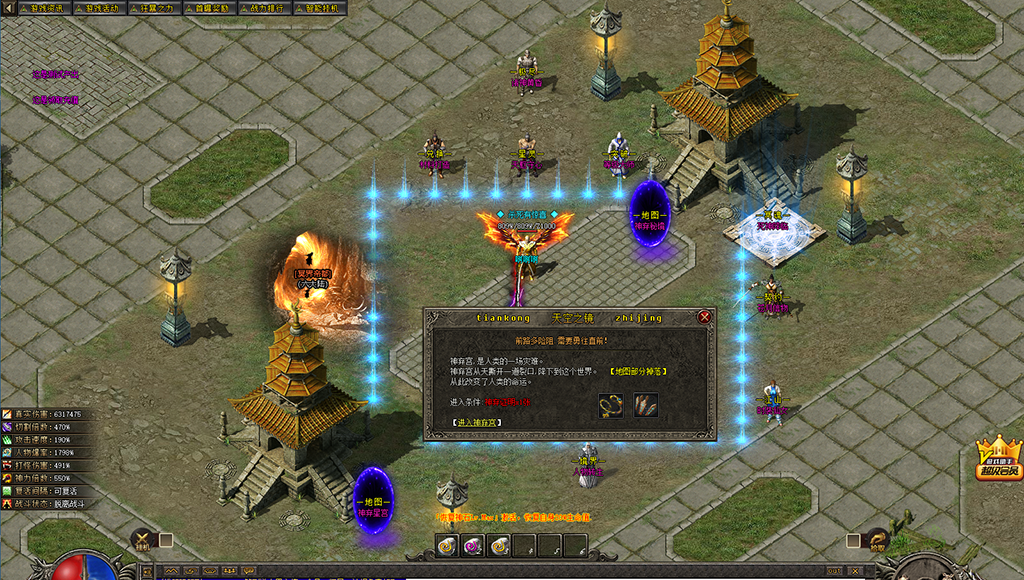The height and width of the screenshot is (580, 1024).
Task: Select the 狂暴之力 menu button
Action: (x=155, y=8)
